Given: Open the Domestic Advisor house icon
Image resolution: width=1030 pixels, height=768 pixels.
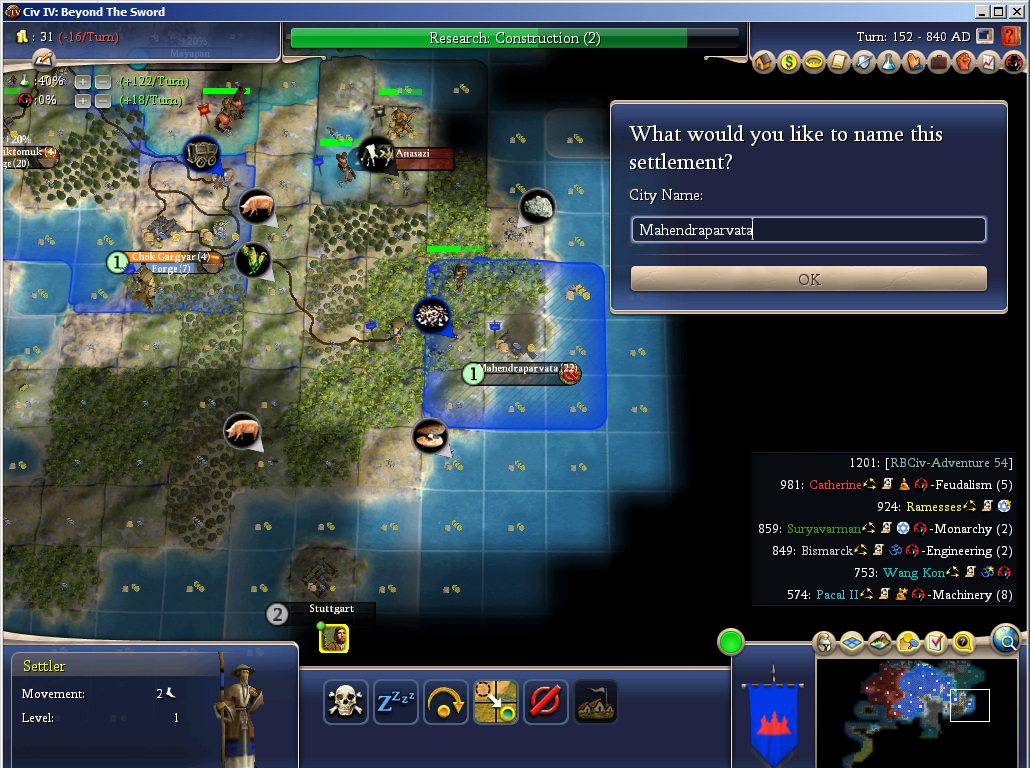Looking at the screenshot, I should pos(764,63).
